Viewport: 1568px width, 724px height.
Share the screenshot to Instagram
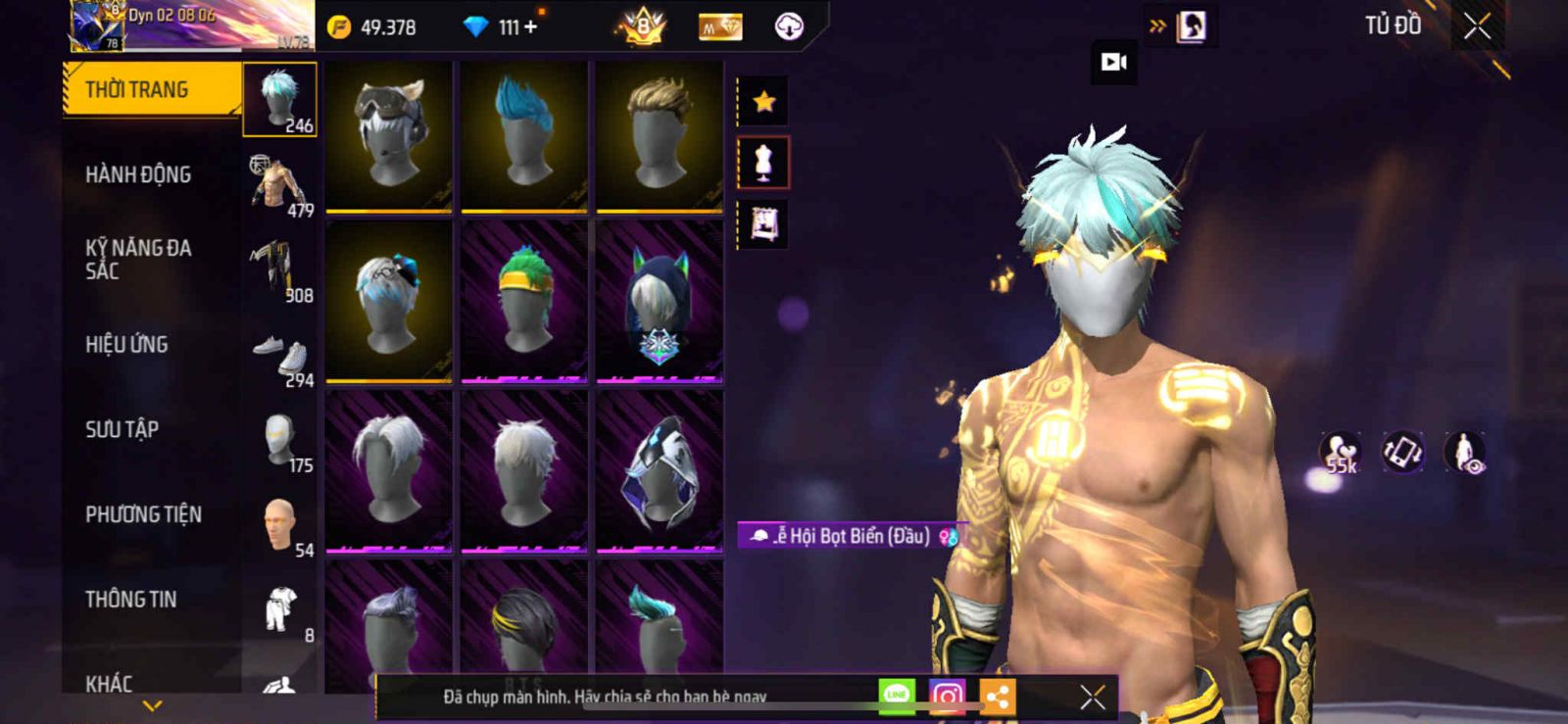947,697
